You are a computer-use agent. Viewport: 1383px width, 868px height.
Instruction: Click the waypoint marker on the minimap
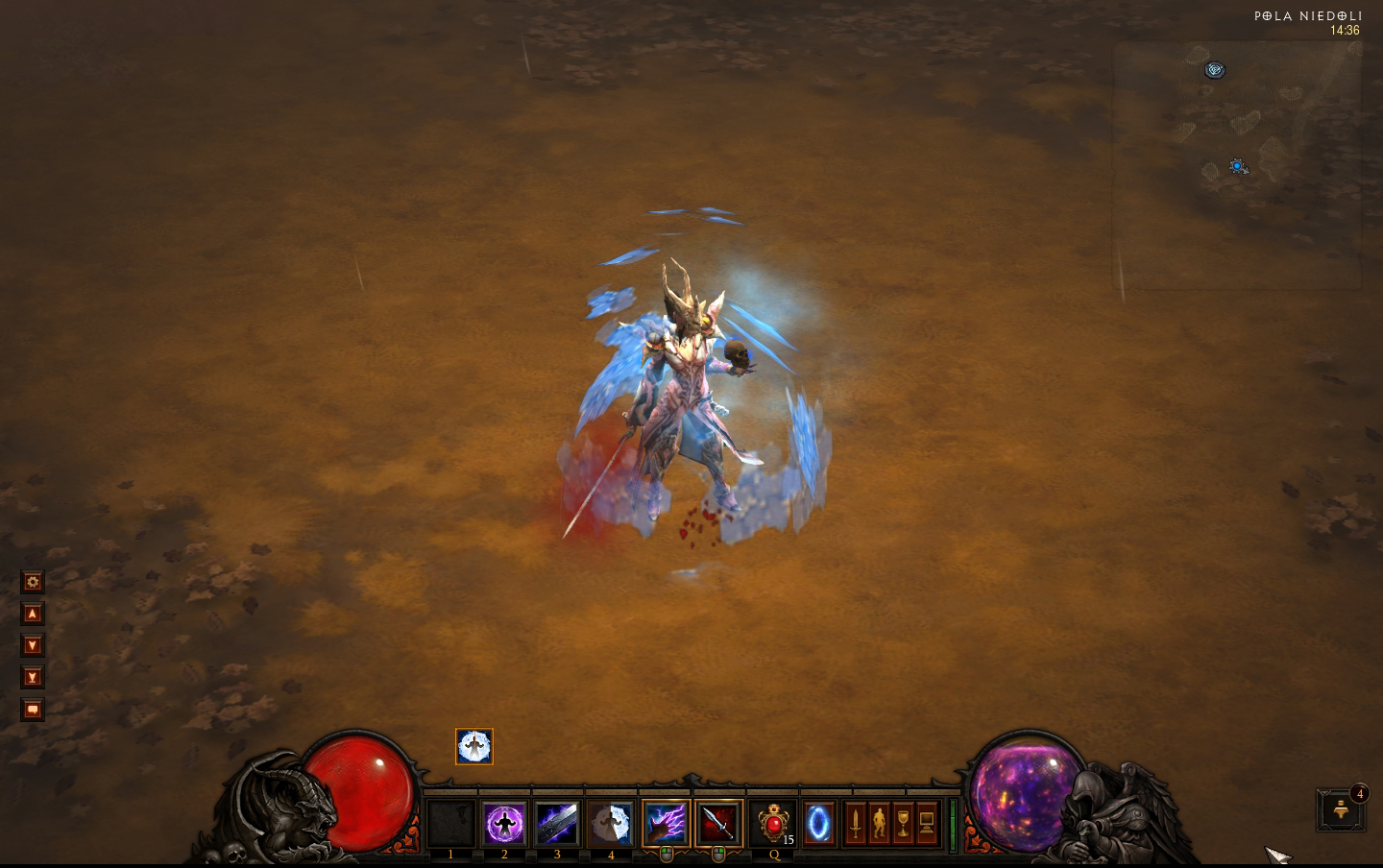1216,70
